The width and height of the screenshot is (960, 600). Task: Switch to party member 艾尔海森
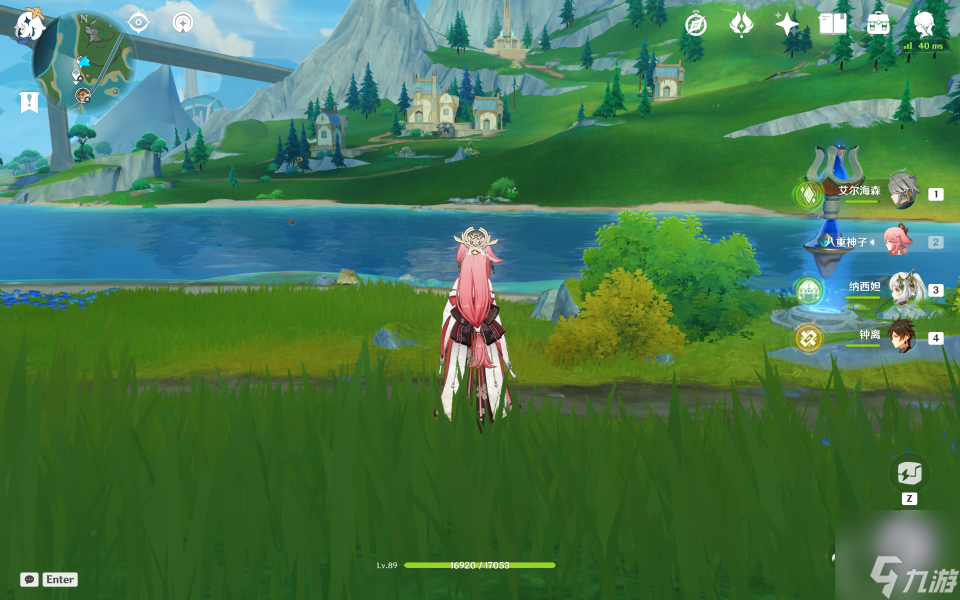click(902, 191)
